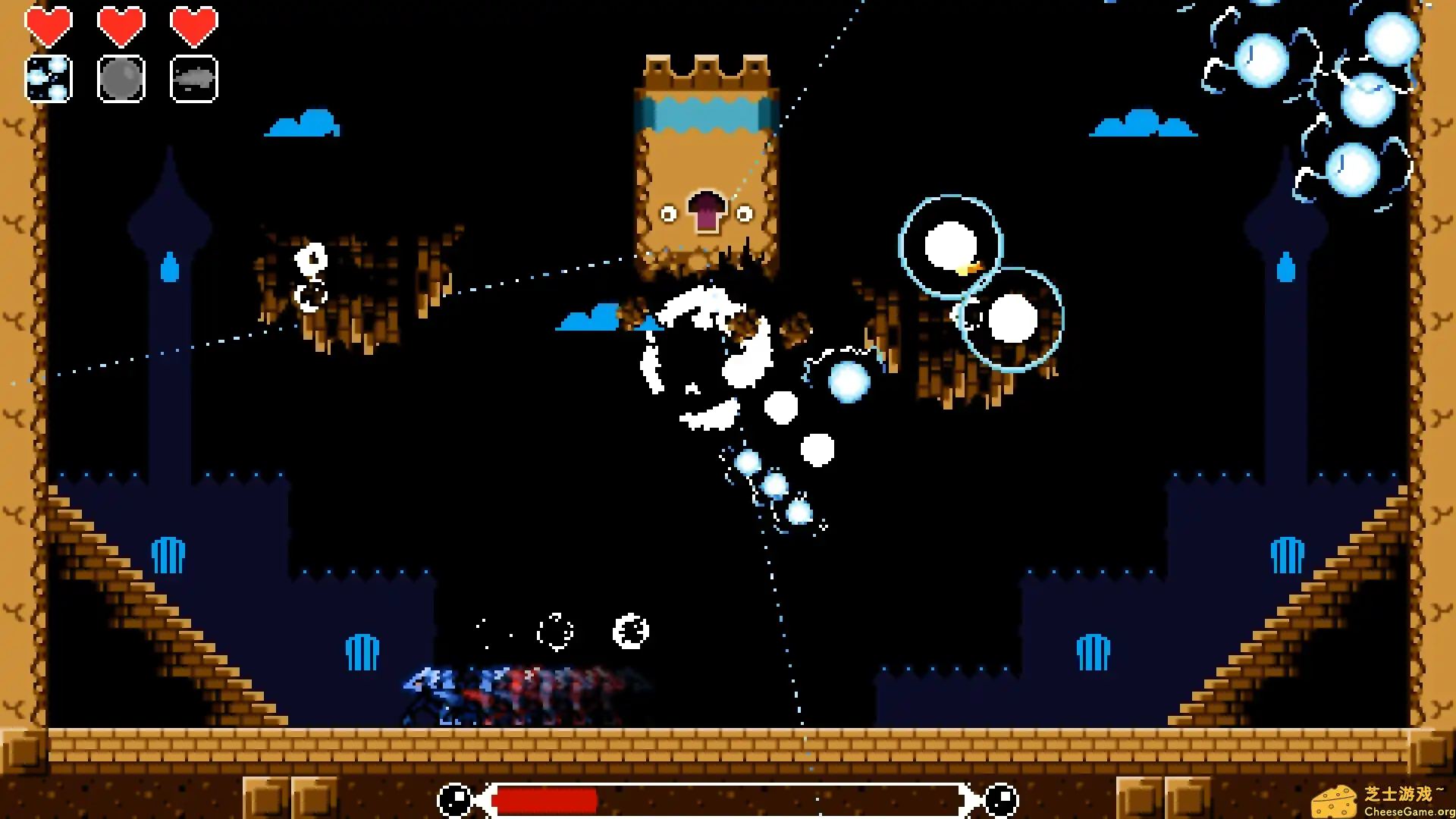1456x819 pixels.
Task: Click the first red heart icon
Action: (x=49, y=27)
